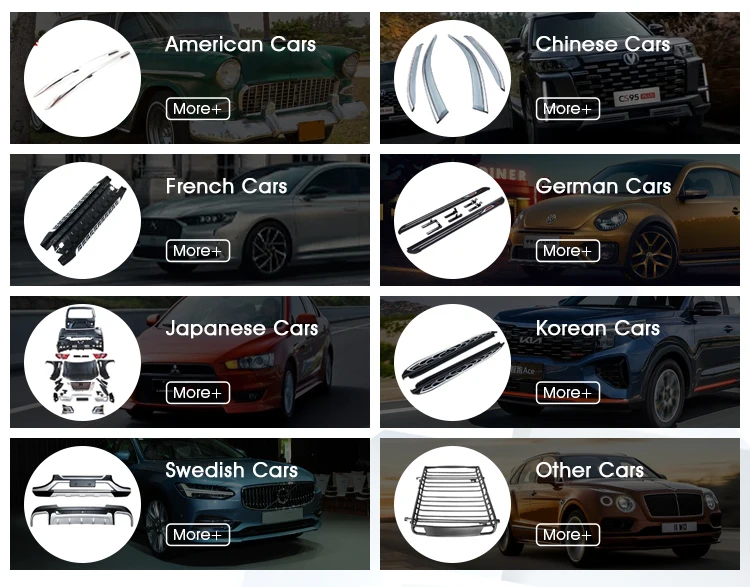Click More+ under American Cars
This screenshot has width=750, height=587.
197,108
